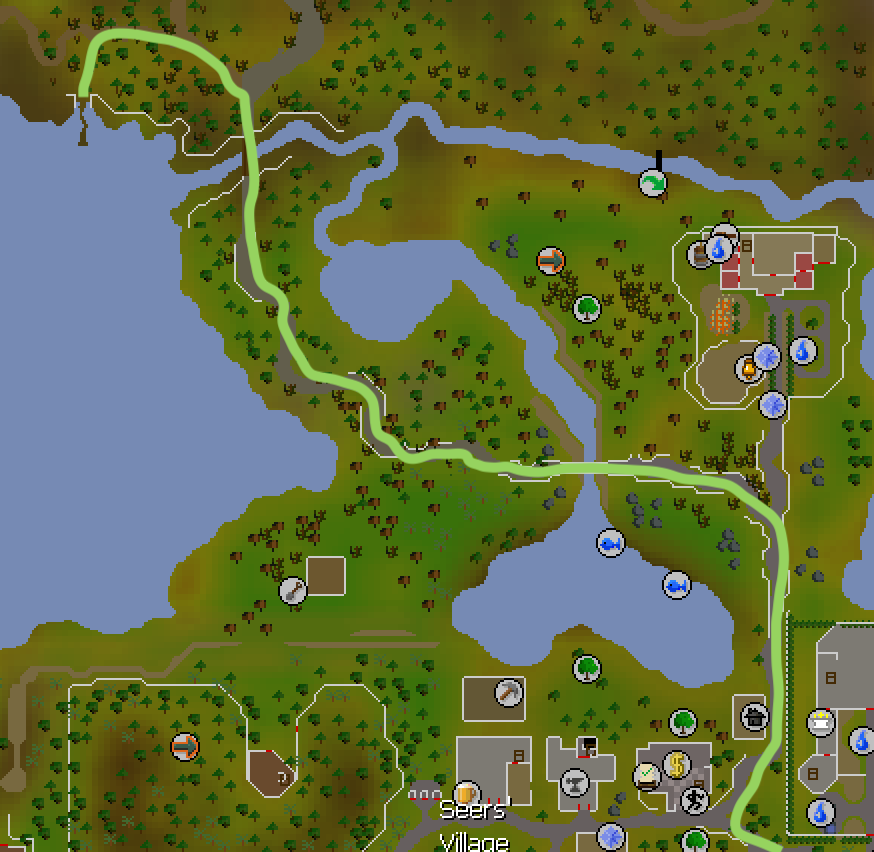This screenshot has width=874, height=852.
Task: Select the white and gold icon marker
Action: tap(821, 722)
